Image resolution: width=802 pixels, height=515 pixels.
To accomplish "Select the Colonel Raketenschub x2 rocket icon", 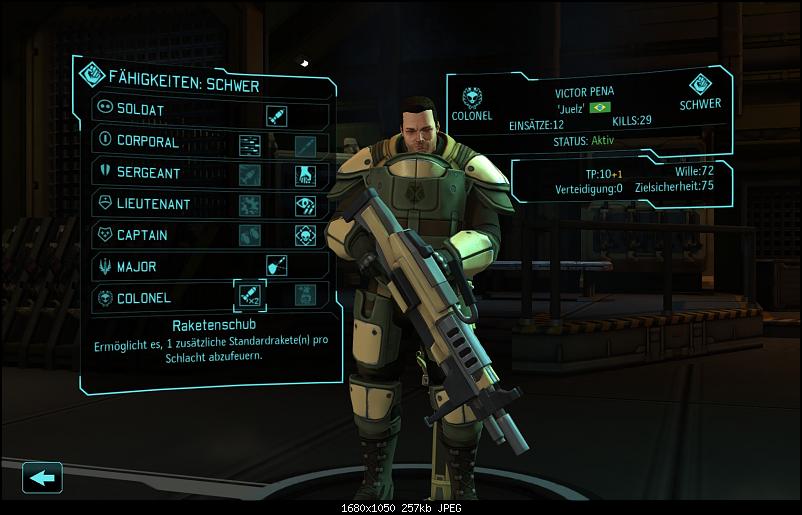I will 250,296.
